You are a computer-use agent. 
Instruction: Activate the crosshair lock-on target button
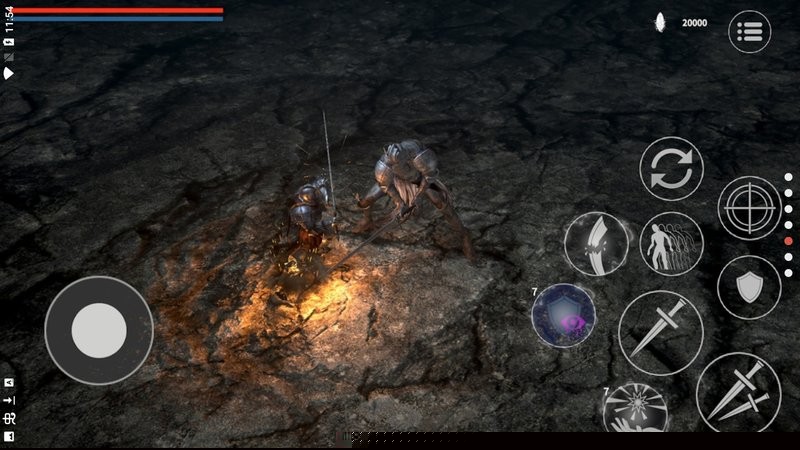point(749,208)
